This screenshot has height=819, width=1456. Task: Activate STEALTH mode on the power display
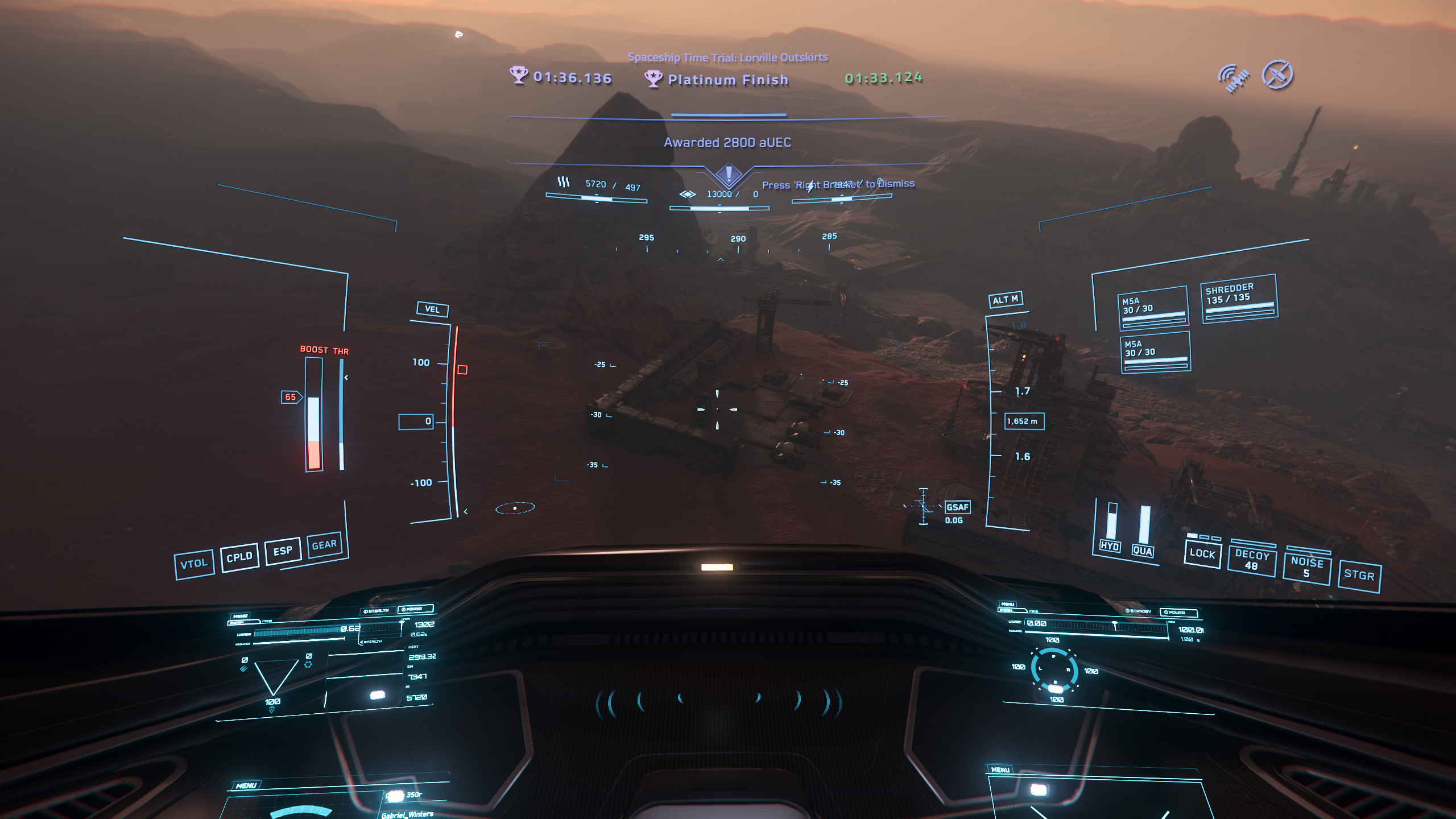coord(376,611)
